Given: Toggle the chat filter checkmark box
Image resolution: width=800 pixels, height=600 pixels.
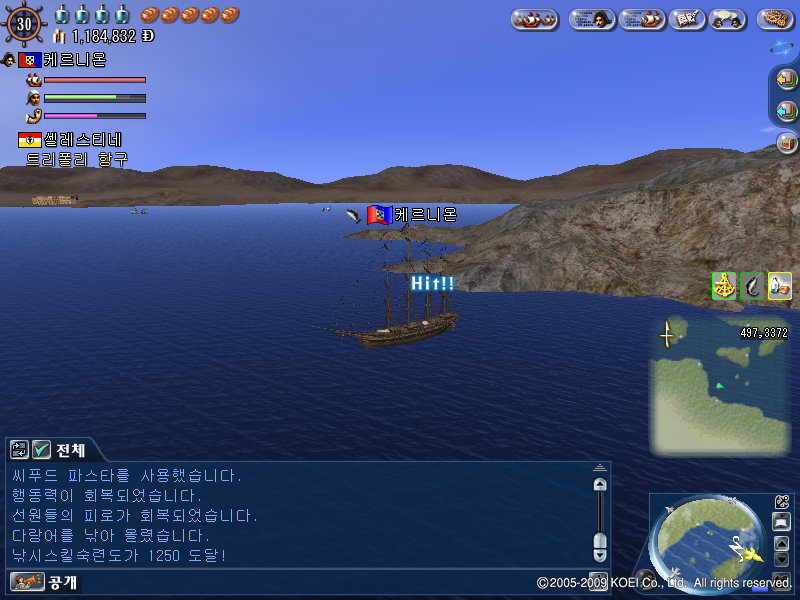Looking at the screenshot, I should click(x=41, y=450).
